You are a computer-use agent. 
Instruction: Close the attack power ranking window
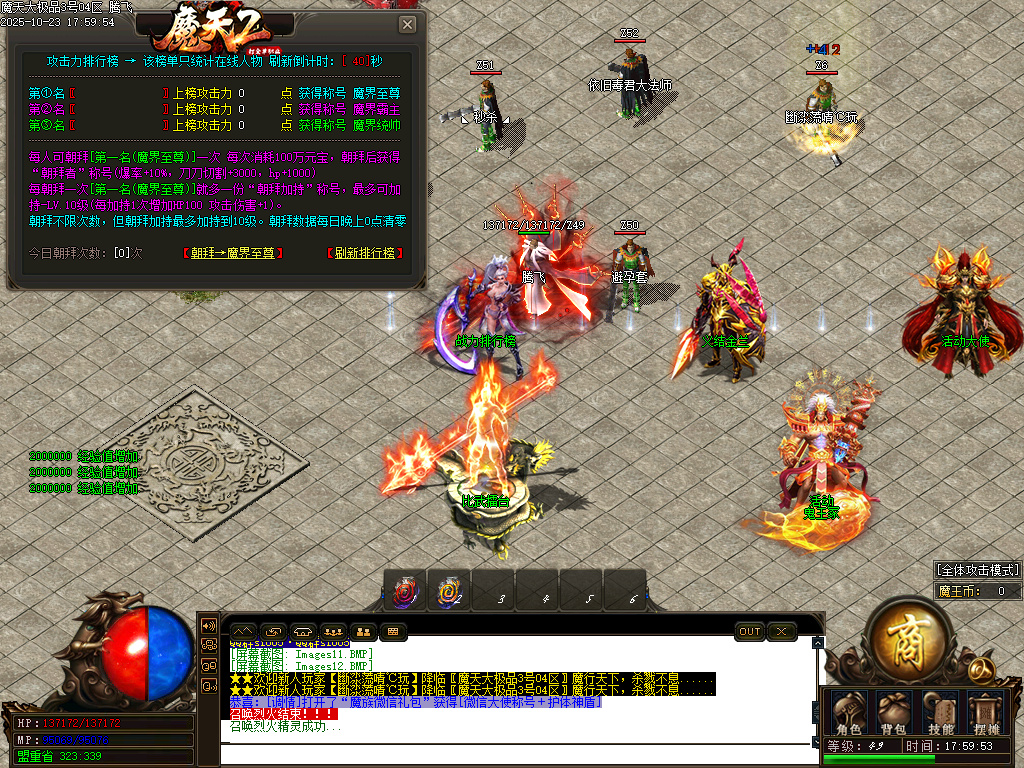point(407,25)
